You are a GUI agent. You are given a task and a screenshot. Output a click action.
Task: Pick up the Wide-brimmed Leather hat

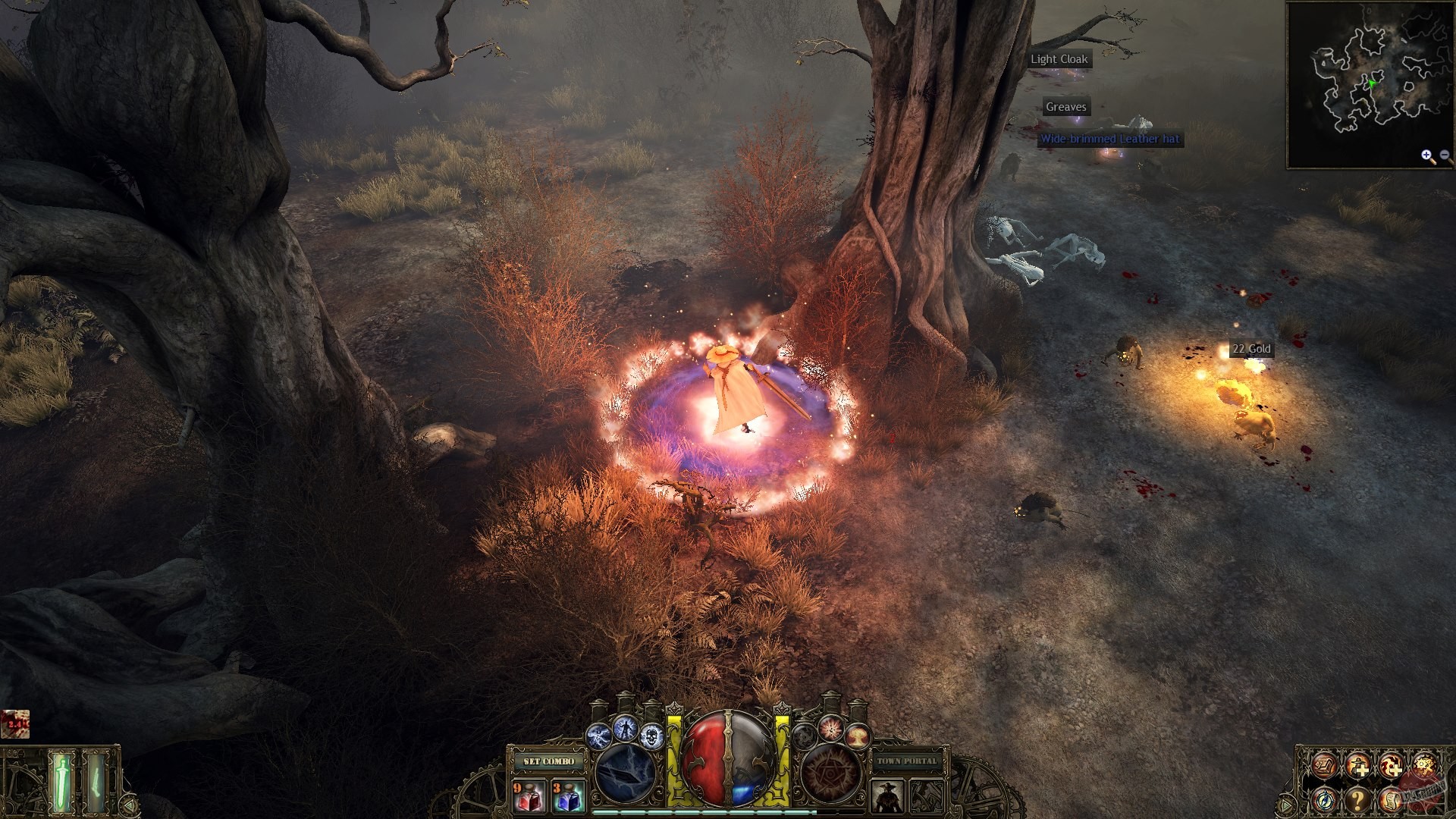(1109, 140)
